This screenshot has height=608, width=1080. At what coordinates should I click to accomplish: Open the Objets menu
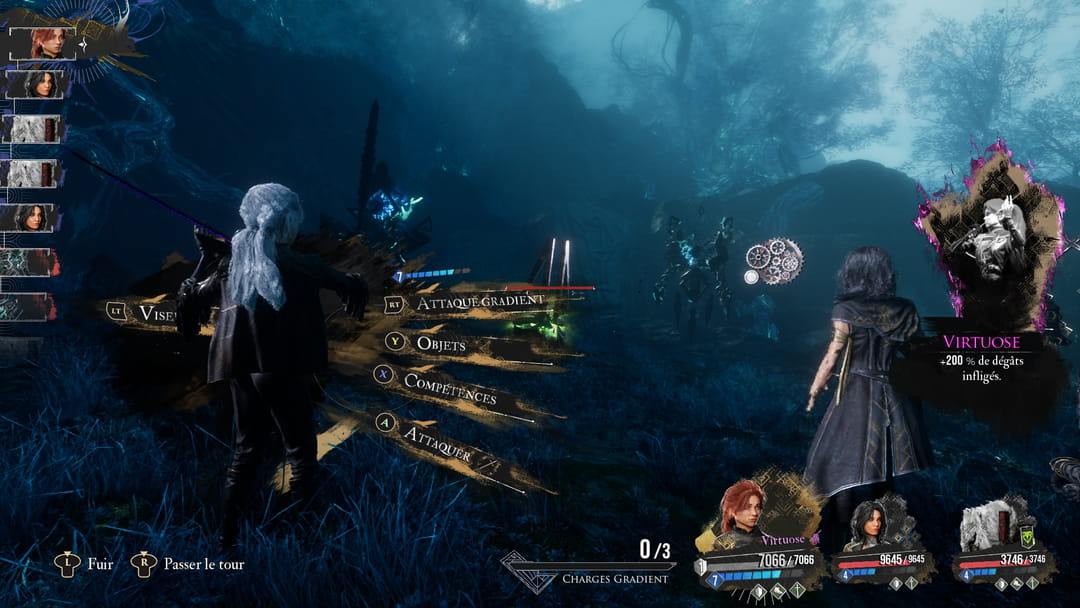click(x=440, y=343)
